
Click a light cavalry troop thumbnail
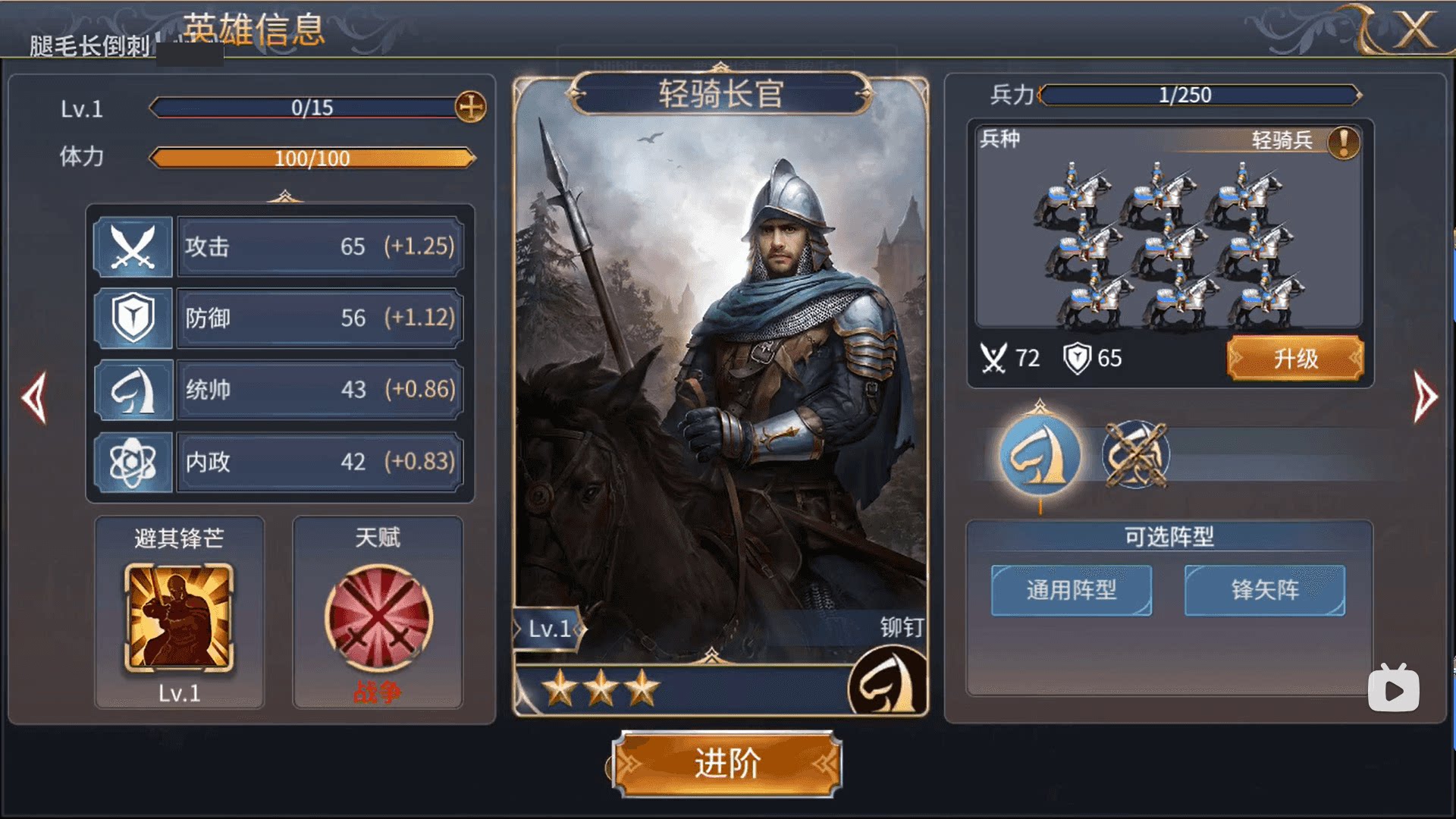[x=1169, y=243]
